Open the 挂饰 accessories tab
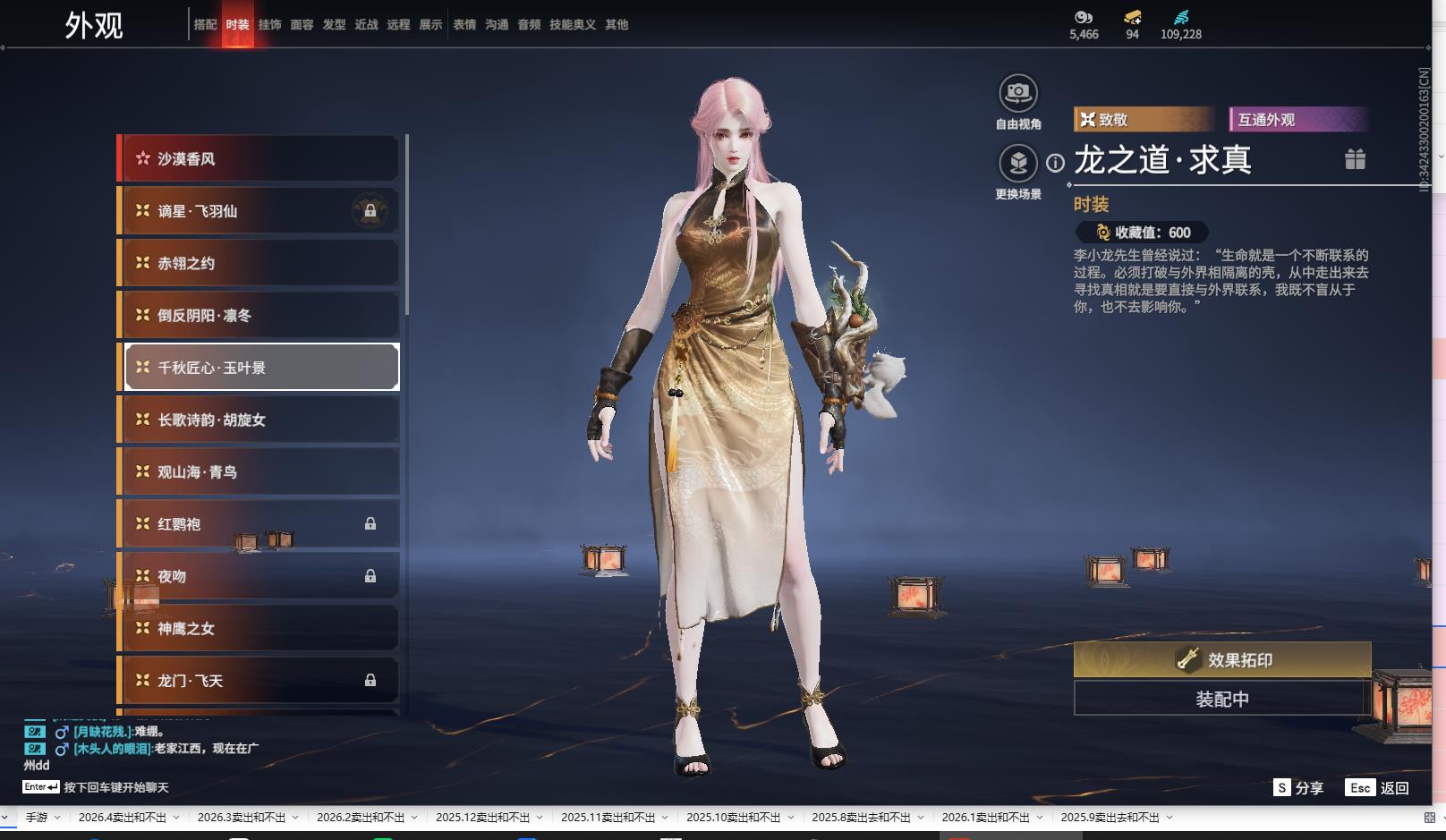The width and height of the screenshot is (1446, 840). (x=269, y=25)
